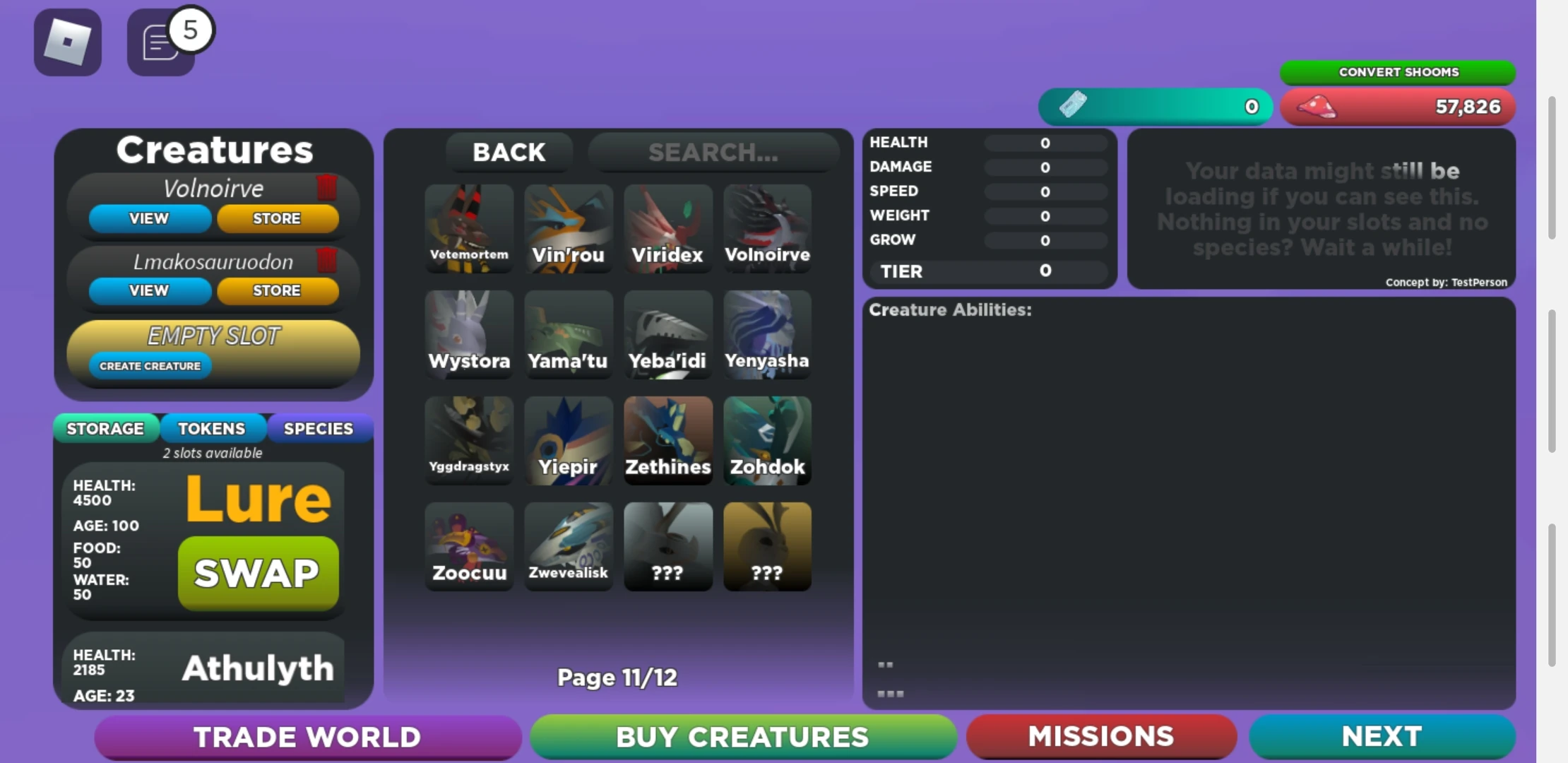The image size is (1568, 763).
Task: Click the trash icon beside Lmakosauruodon
Action: (x=326, y=260)
